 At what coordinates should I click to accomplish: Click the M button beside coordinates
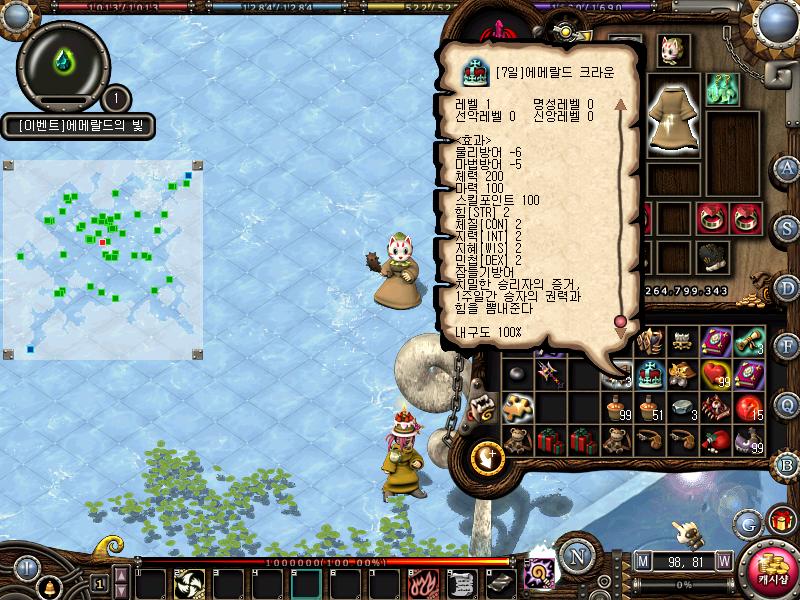[x=642, y=560]
